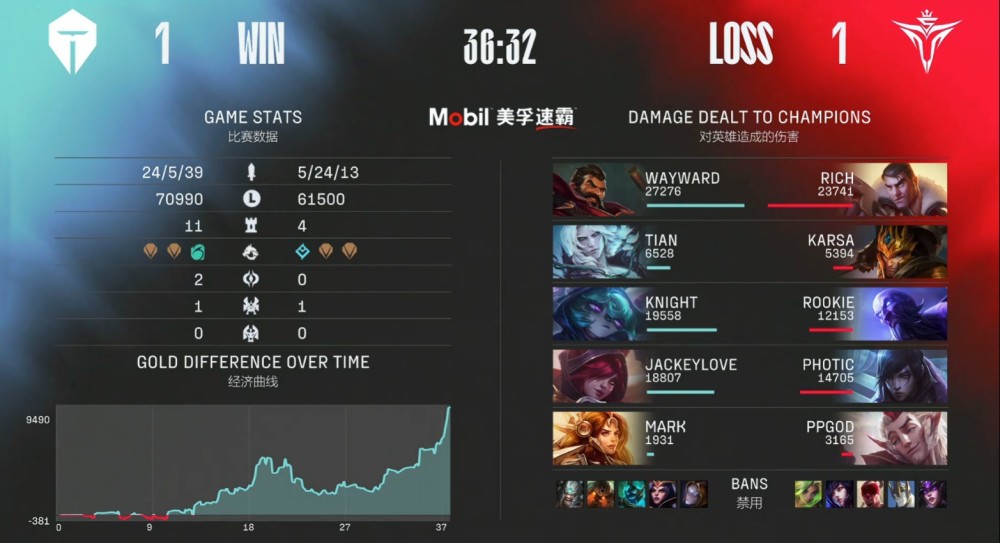Viewport: 1000px width, 543px height.
Task: Select WAYWARD's champion portrait
Action: 596,189
